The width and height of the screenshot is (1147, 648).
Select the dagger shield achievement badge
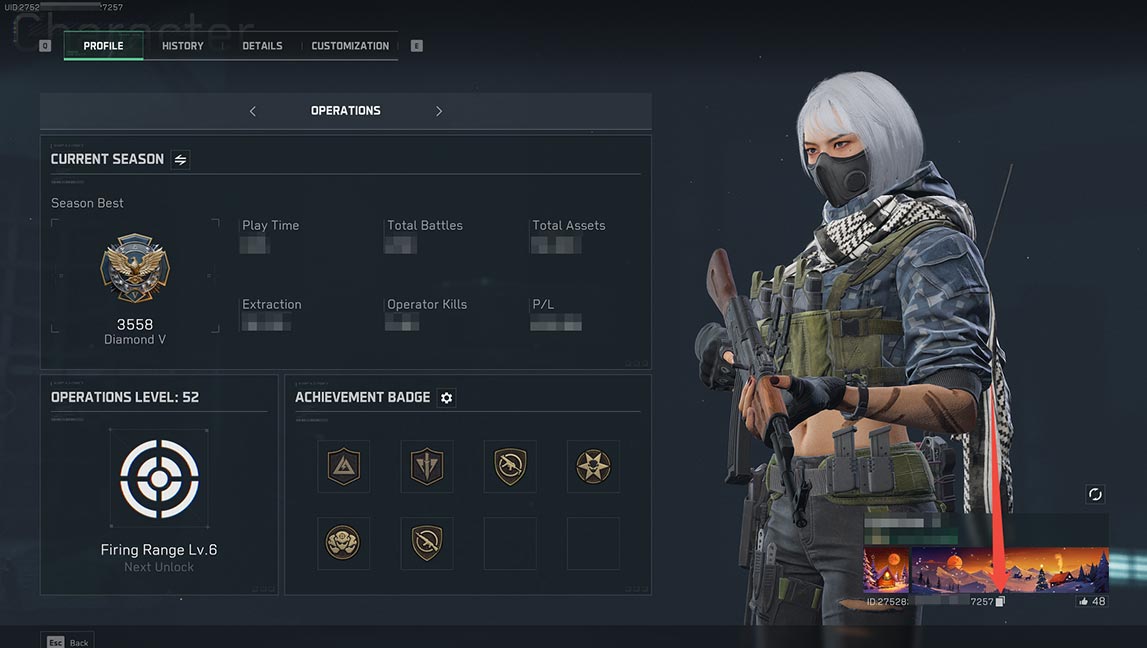click(x=427, y=466)
